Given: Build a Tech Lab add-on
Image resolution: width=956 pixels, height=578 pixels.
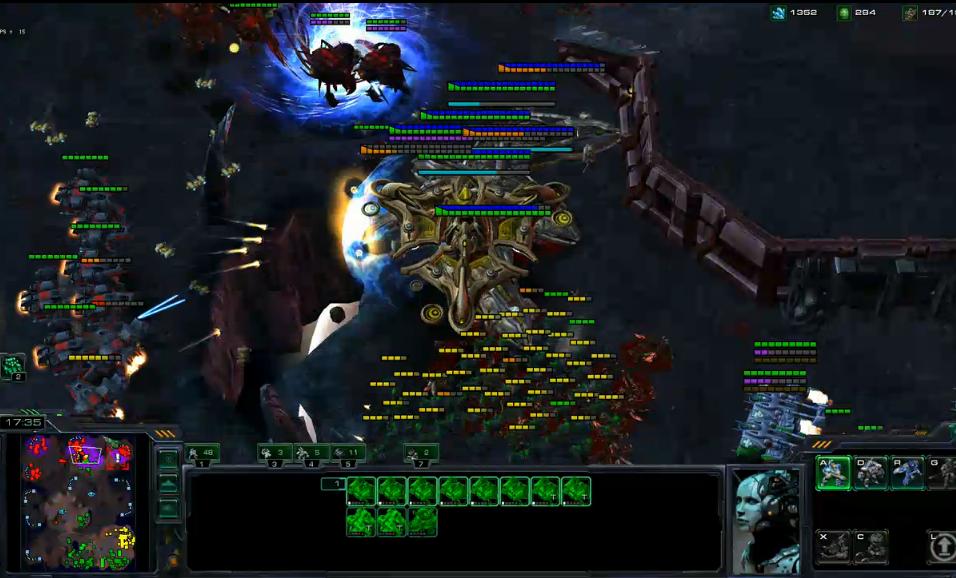Looking at the screenshot, I should click(833, 546).
